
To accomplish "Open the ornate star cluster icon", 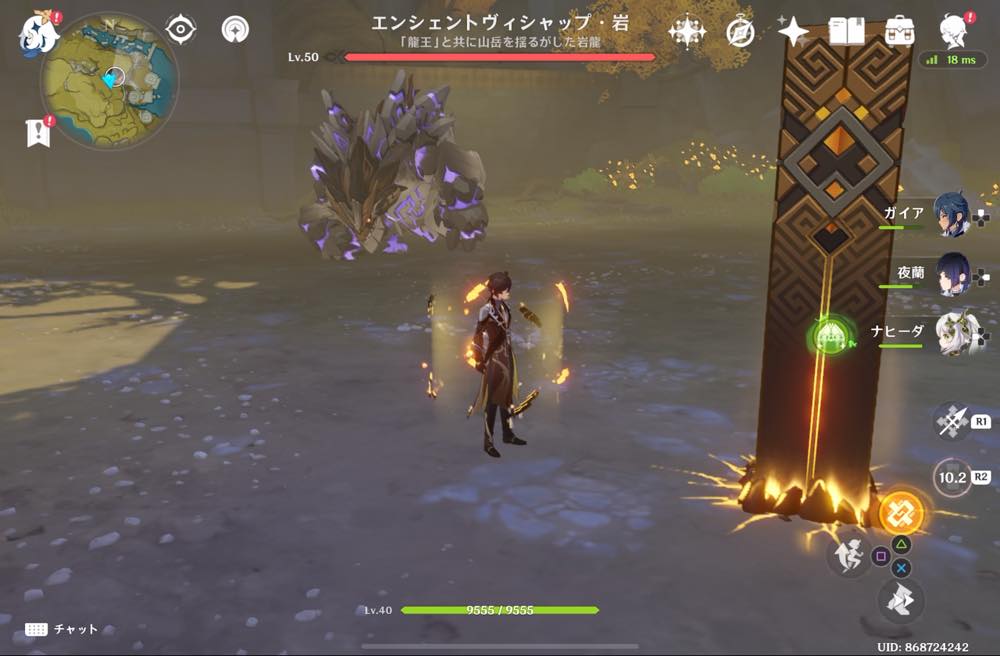I will click(x=687, y=33).
